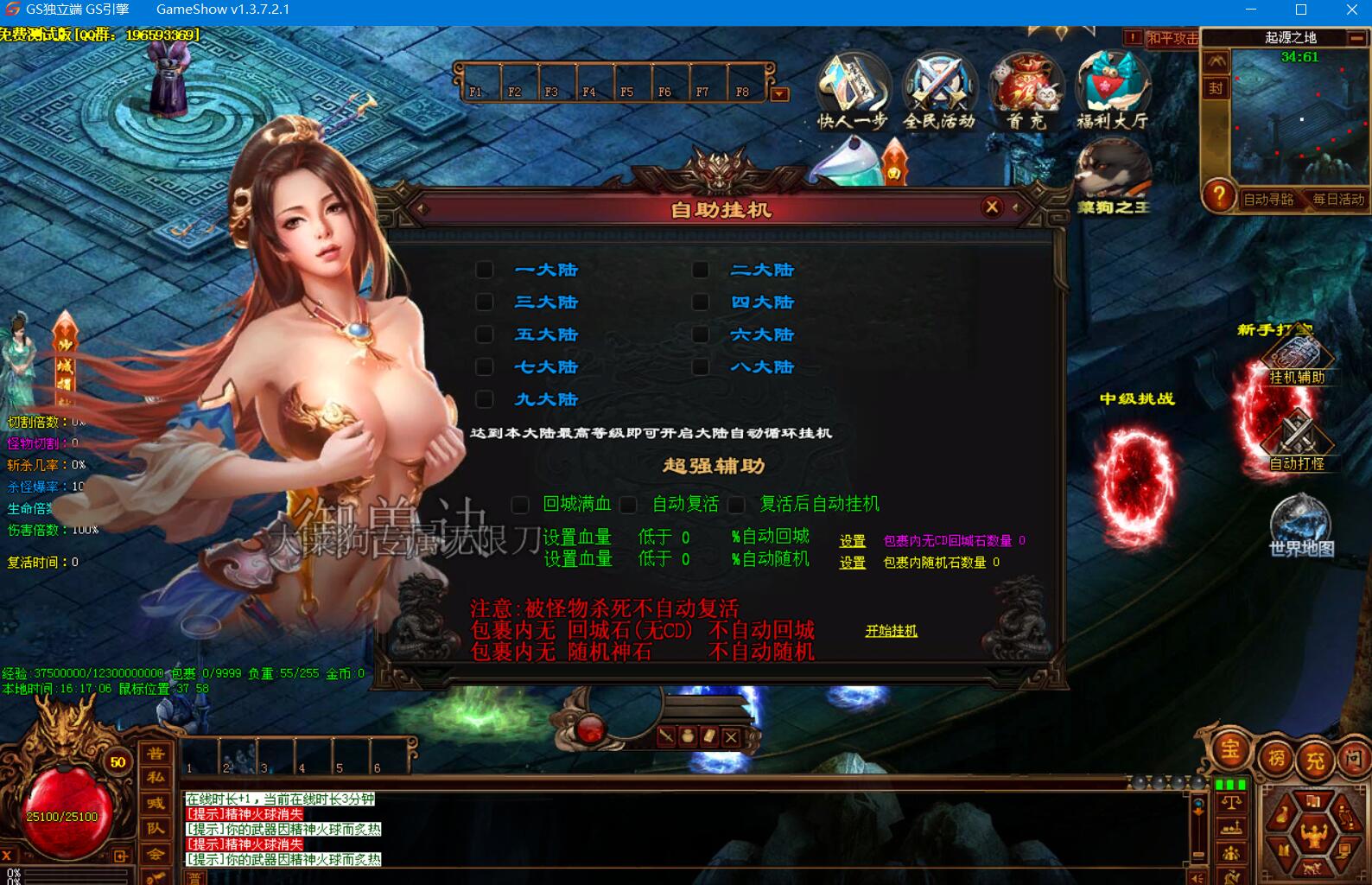Screen dimensions: 1372x885
Task: Toggle 复活后自动挂机 checkbox
Action: point(737,505)
